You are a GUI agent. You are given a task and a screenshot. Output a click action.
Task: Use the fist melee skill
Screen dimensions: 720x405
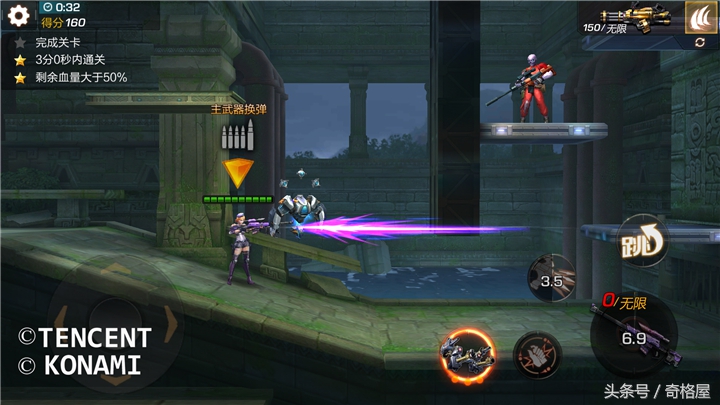point(537,354)
